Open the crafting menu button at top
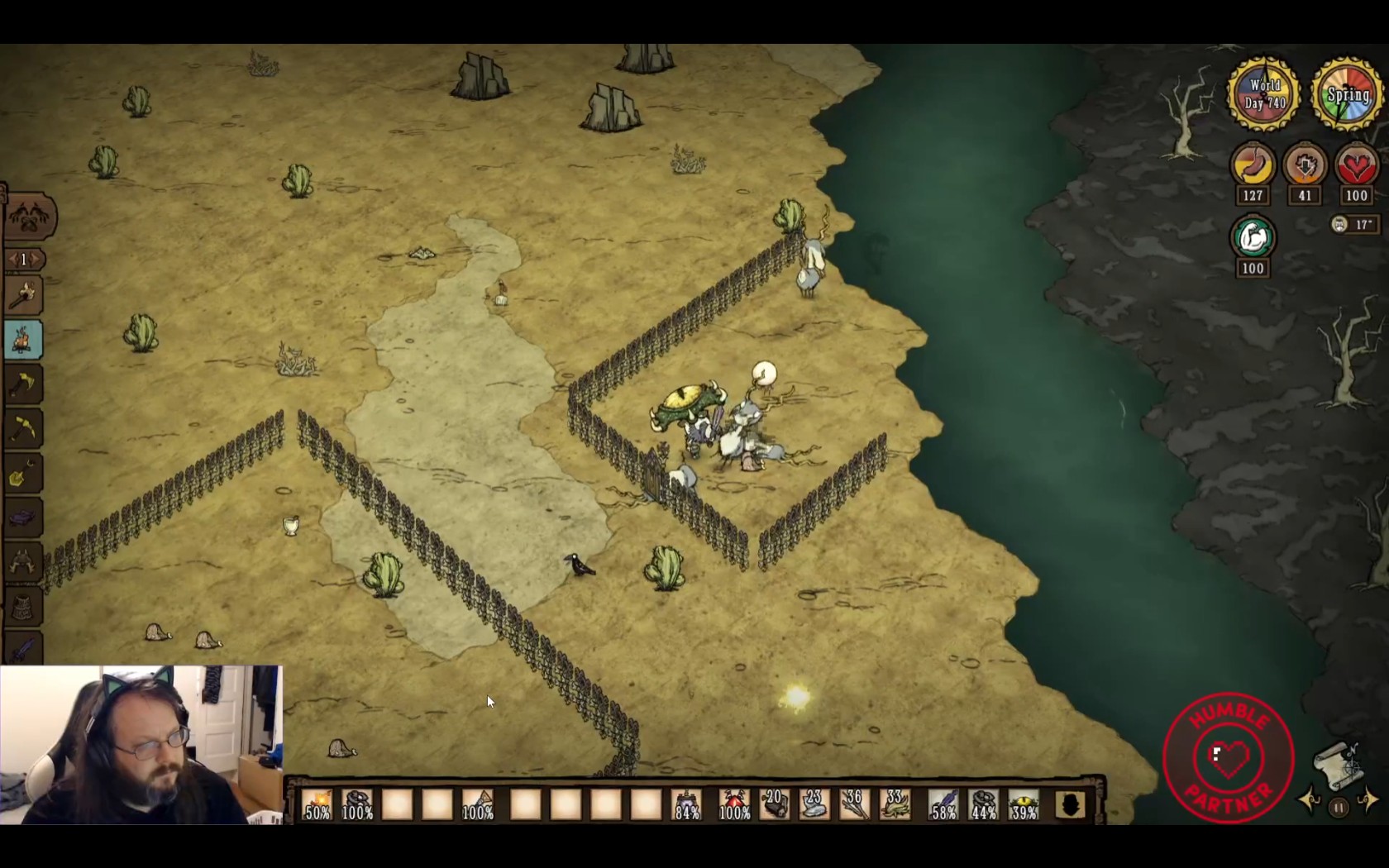The image size is (1389, 868). point(30,217)
